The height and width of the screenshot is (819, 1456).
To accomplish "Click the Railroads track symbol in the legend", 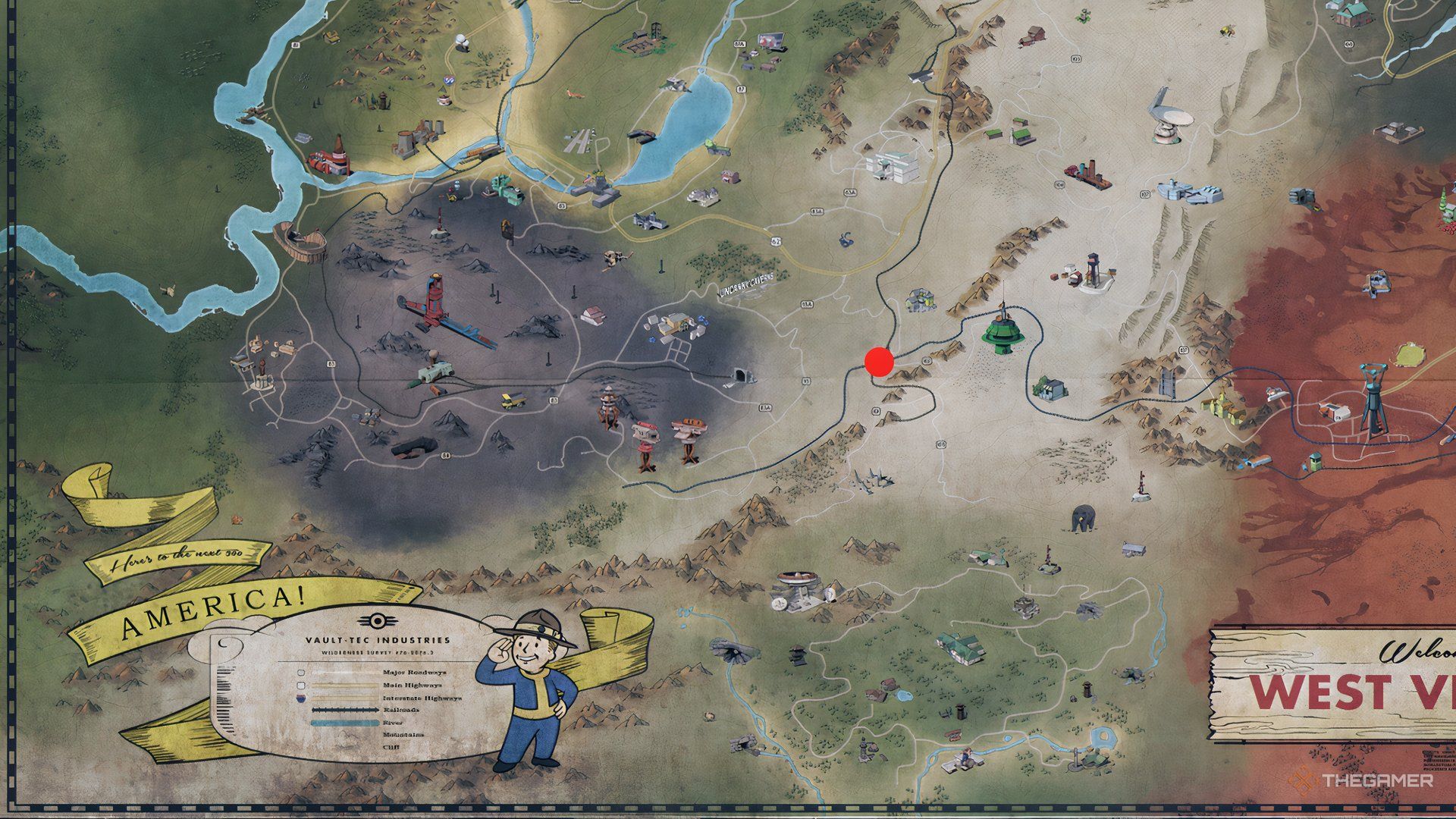I will point(345,710).
